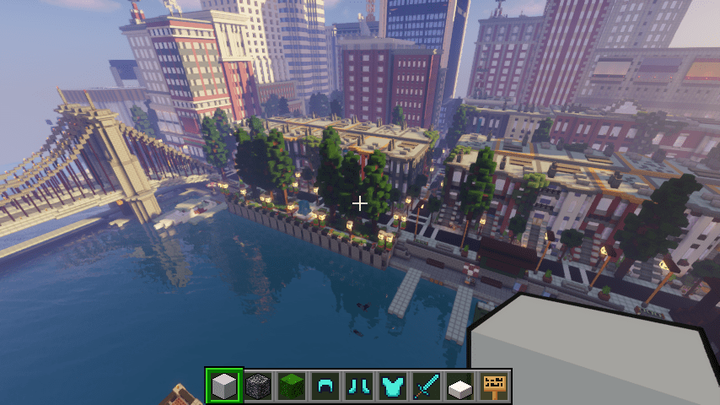Choose the wooden sign slot
The image size is (720, 405).
click(493, 386)
